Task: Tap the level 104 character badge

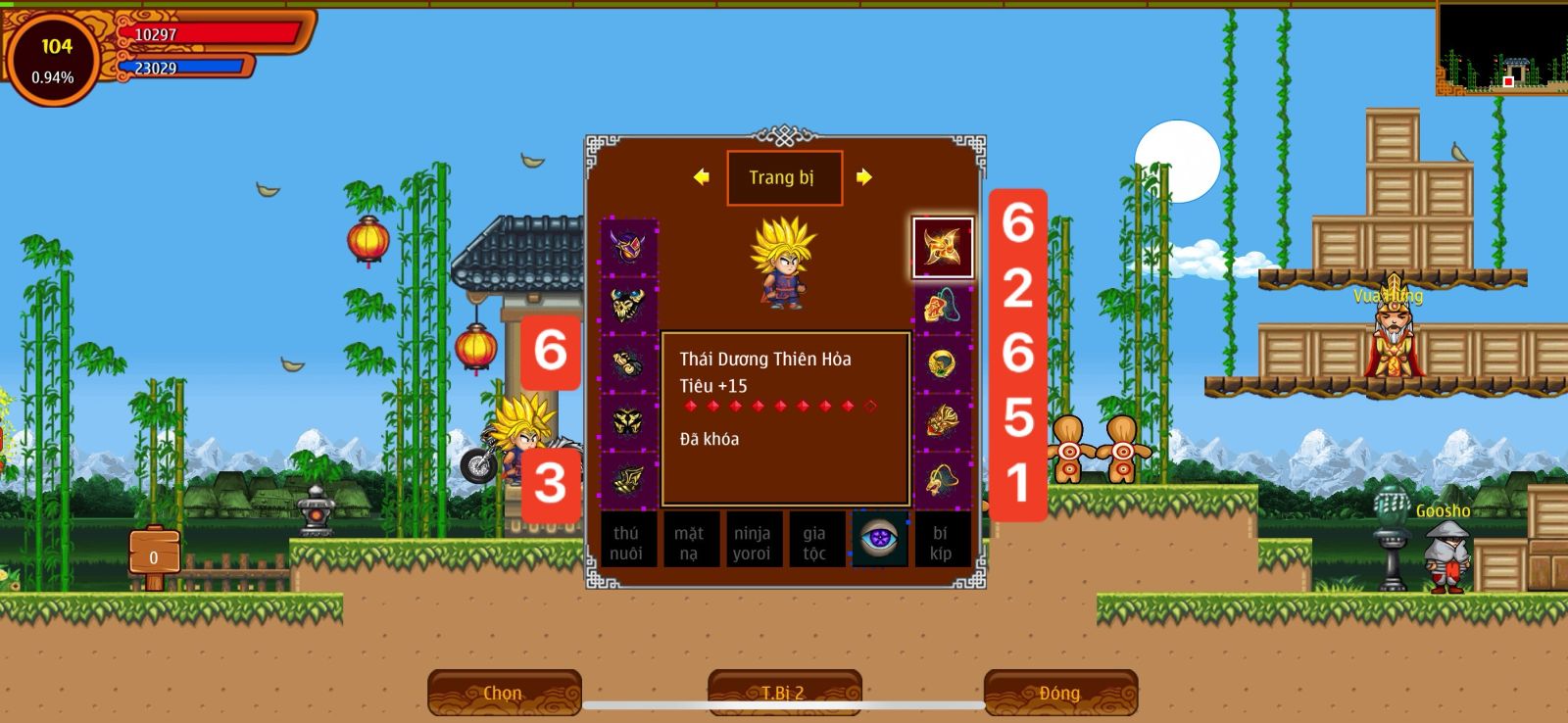Action: click(54, 59)
